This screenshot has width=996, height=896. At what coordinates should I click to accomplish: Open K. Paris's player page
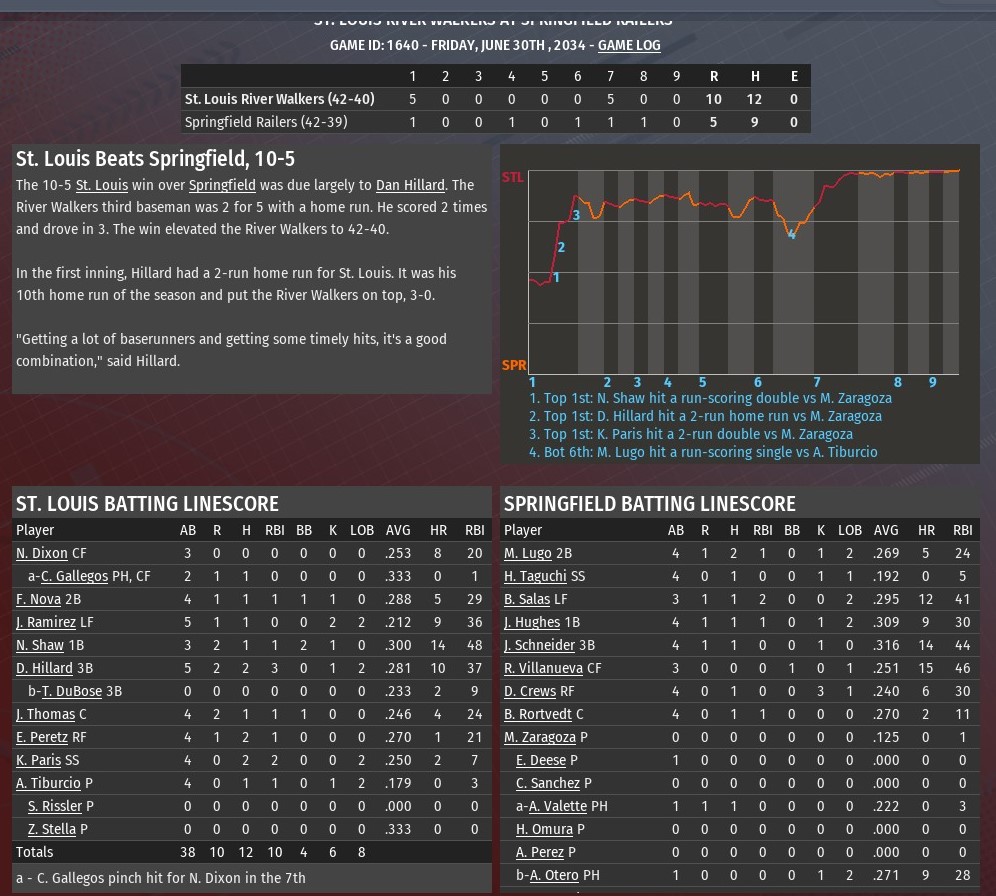[37, 760]
